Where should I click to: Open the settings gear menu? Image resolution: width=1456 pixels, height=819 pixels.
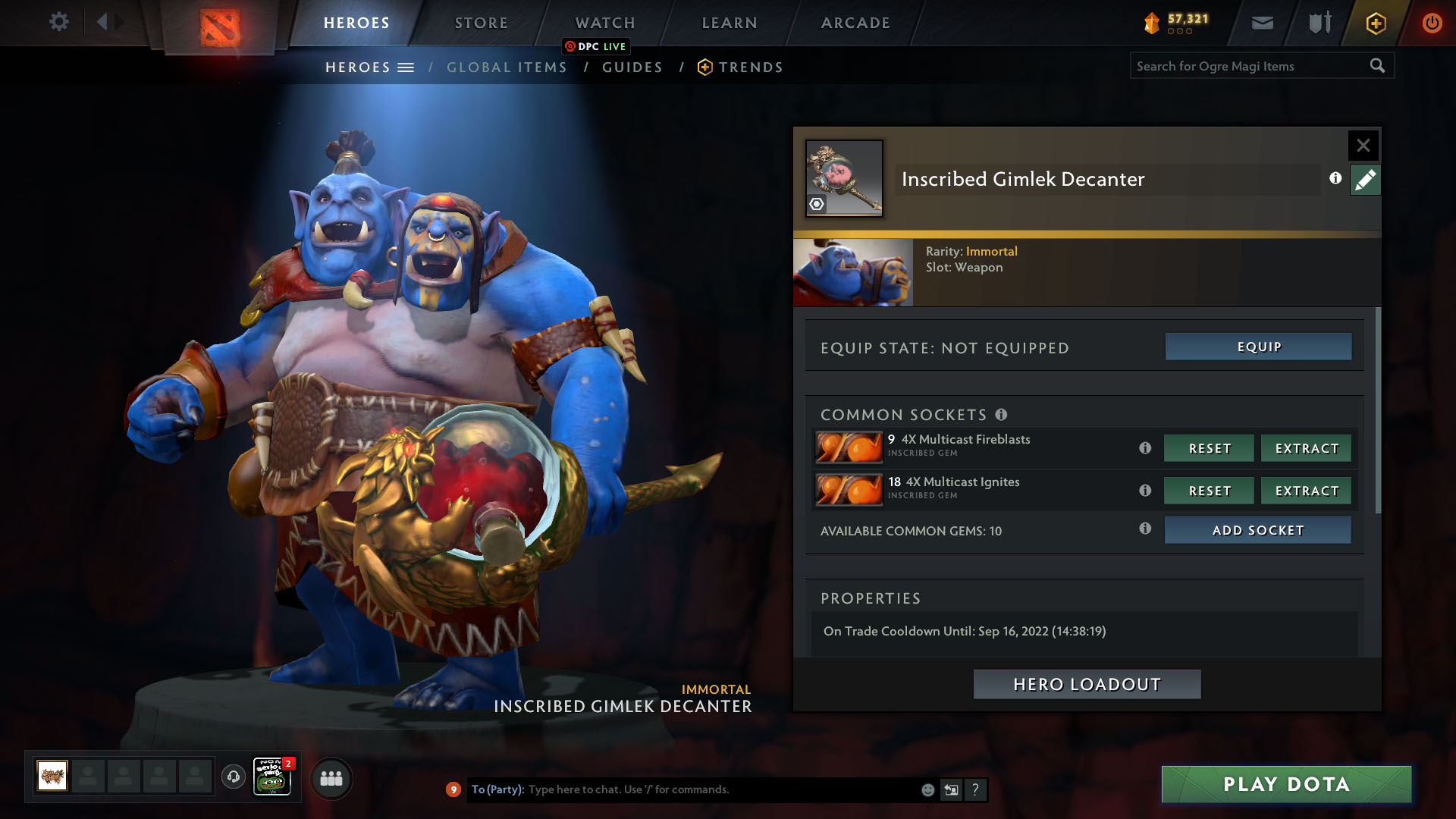click(x=58, y=22)
